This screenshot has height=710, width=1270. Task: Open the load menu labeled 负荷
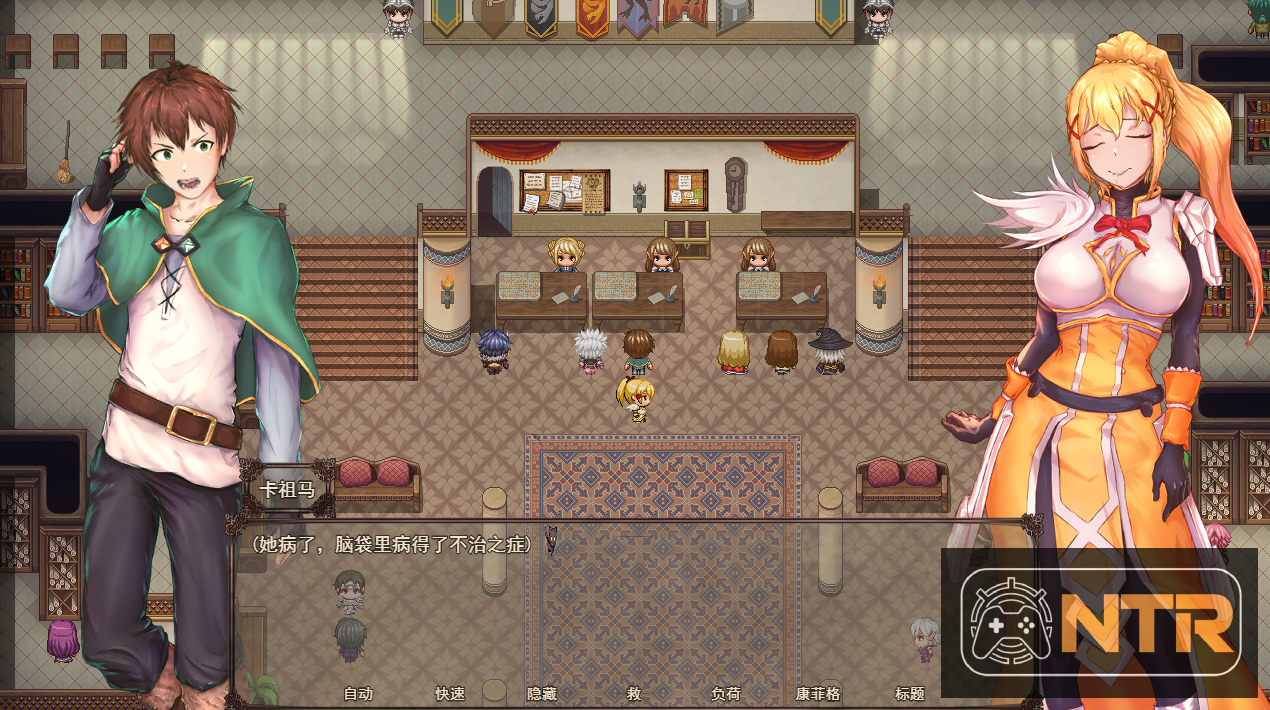pyautogui.click(x=726, y=693)
